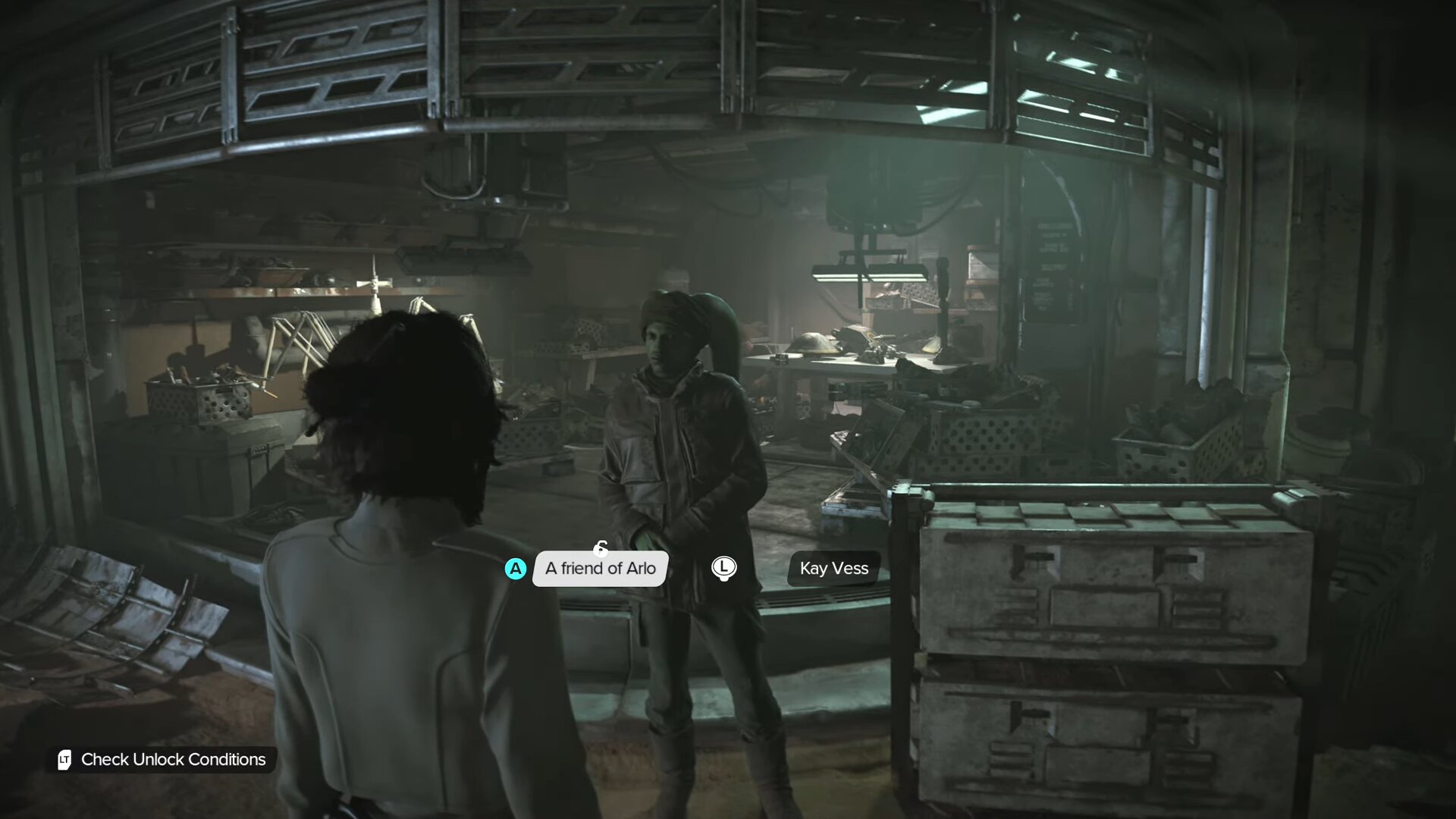Choose the "A friend of Arlo" reply
This screenshot has height=819, width=1456.
click(600, 568)
